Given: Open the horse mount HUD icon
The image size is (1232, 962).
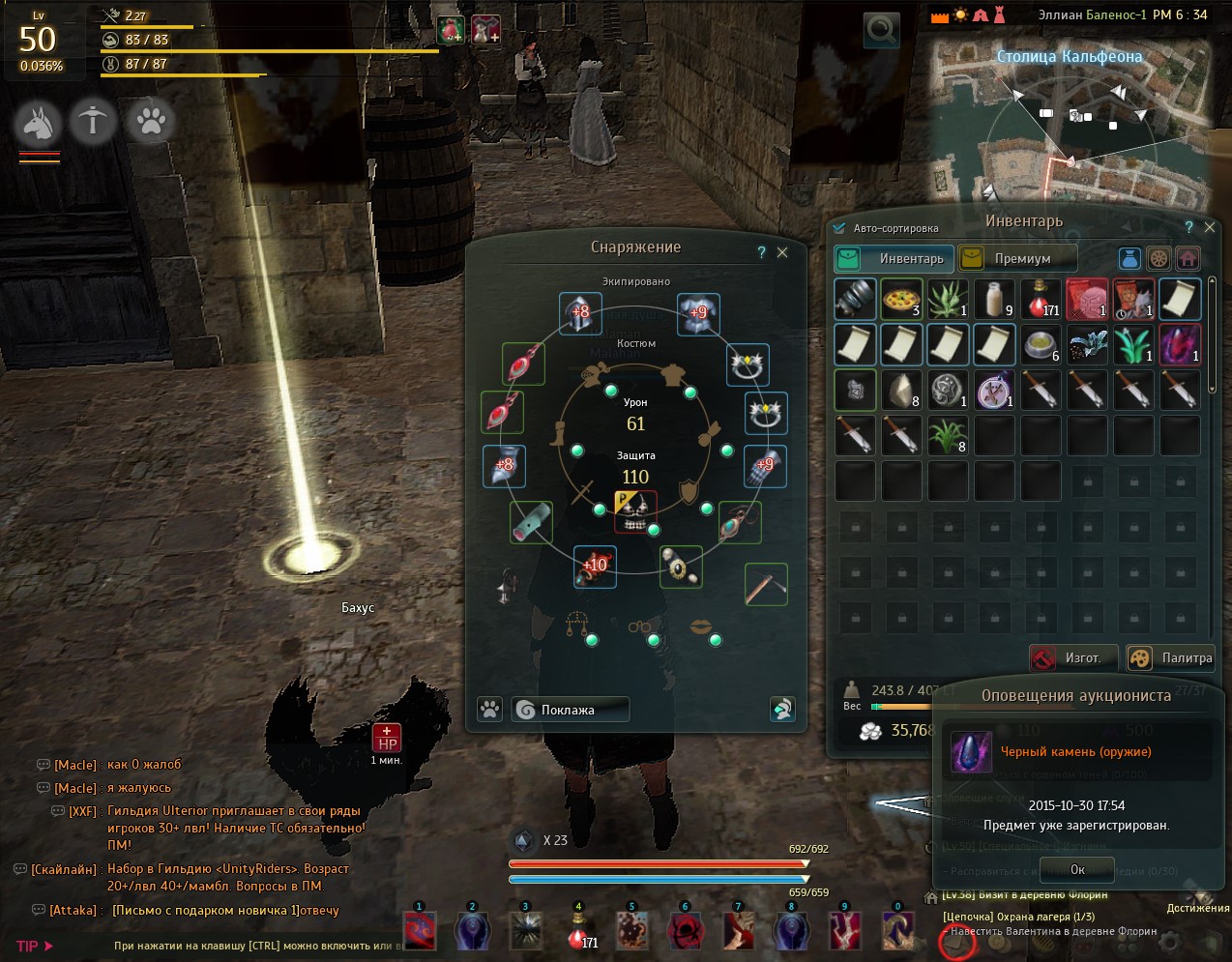Looking at the screenshot, I should coord(38,123).
